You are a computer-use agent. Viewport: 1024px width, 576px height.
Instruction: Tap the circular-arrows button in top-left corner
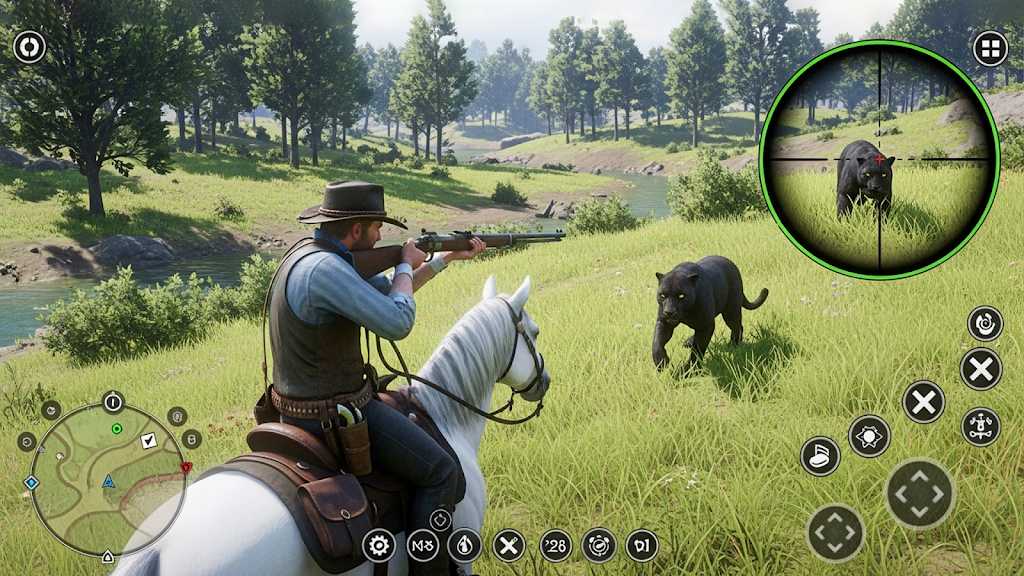29,47
